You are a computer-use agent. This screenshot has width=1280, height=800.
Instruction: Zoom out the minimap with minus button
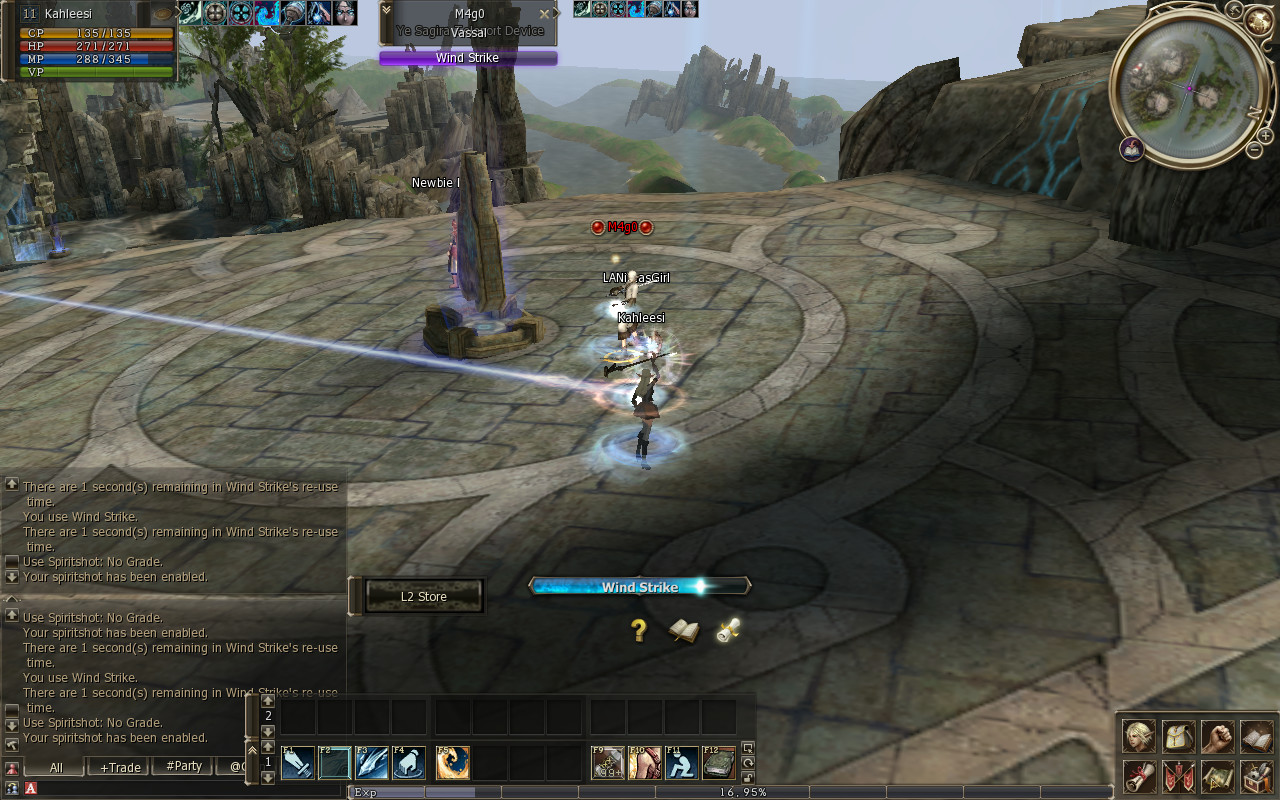[x=1254, y=150]
